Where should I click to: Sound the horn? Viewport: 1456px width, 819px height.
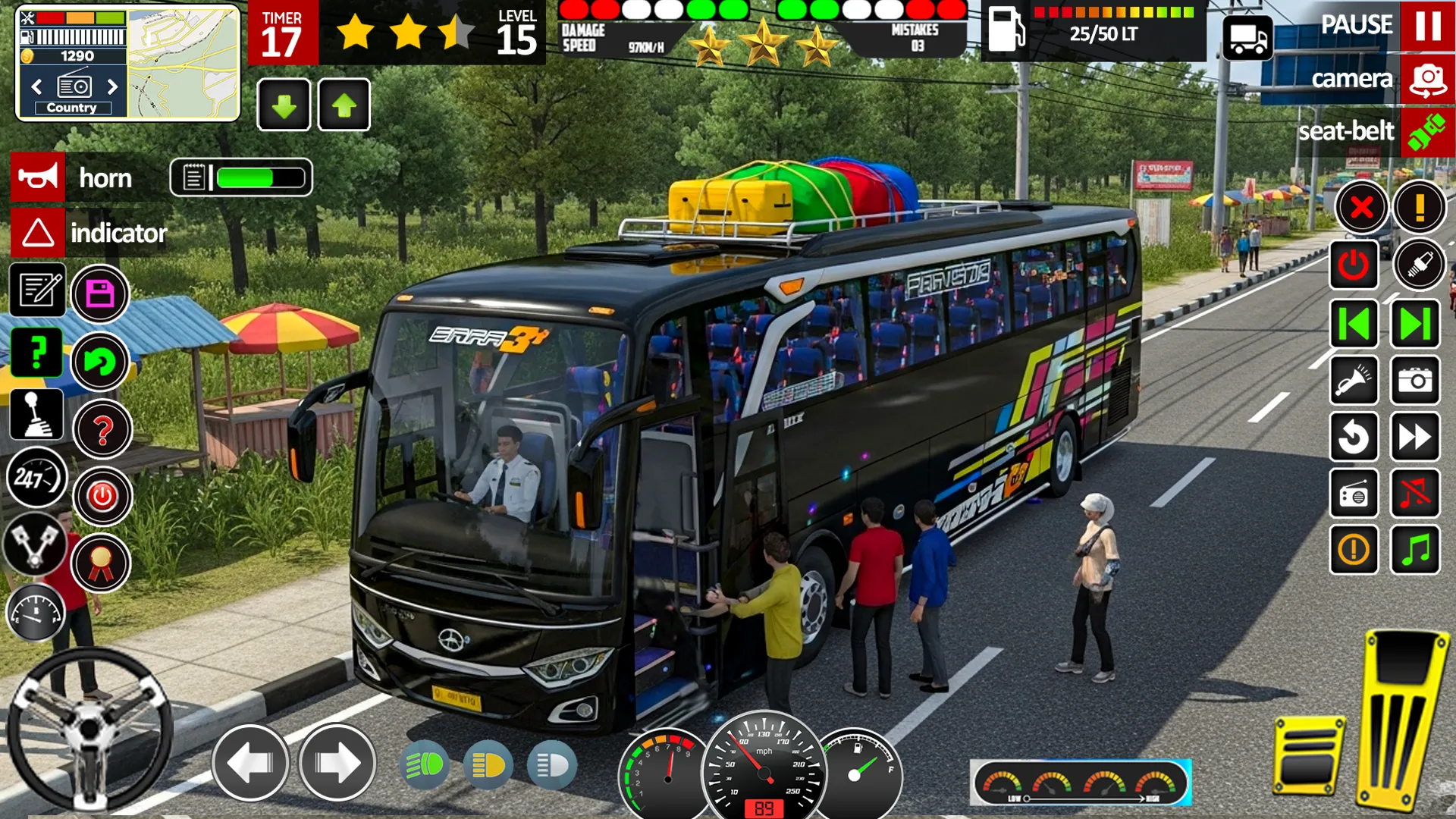click(x=38, y=177)
